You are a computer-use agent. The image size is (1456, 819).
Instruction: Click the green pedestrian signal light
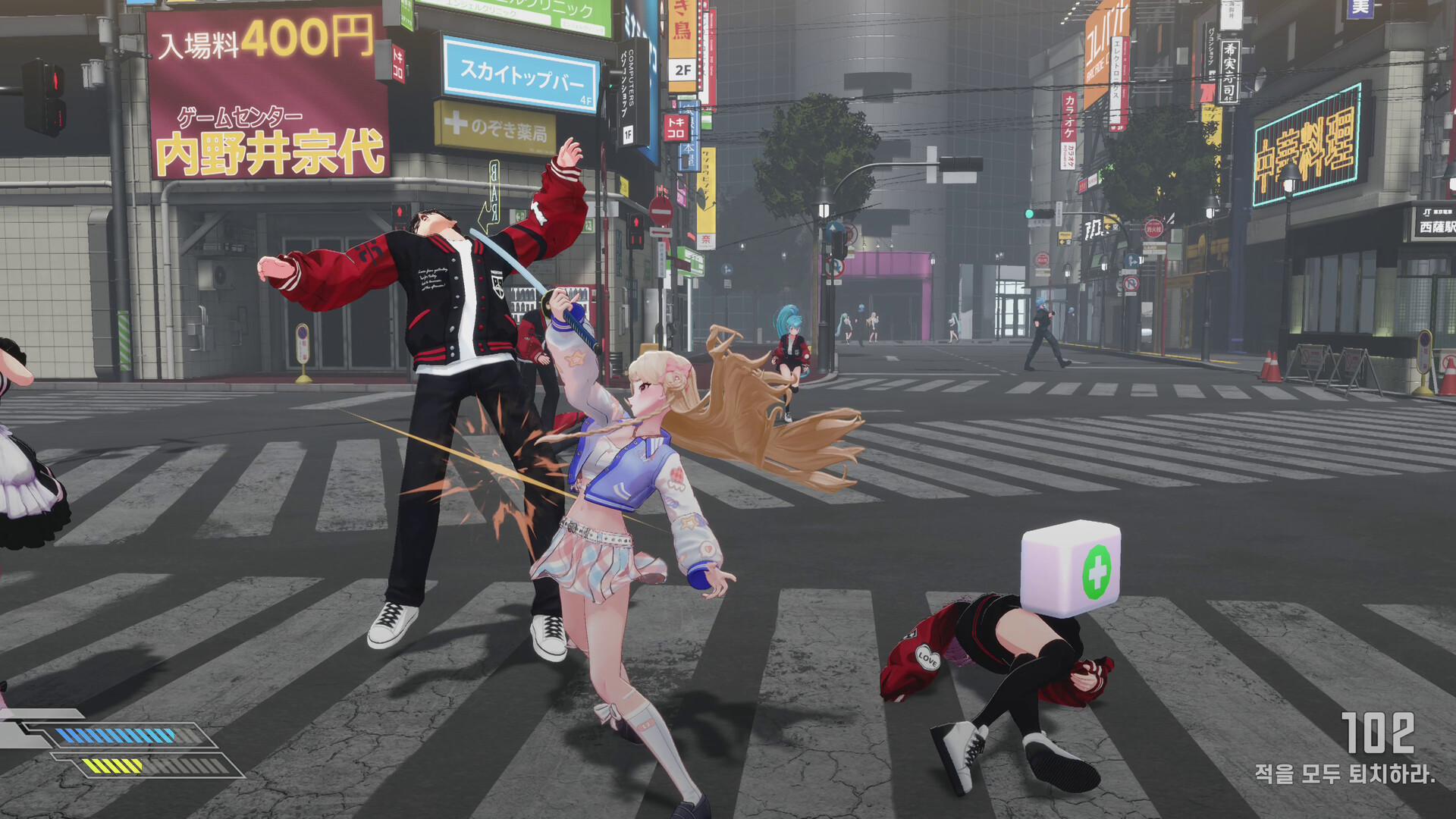tap(1028, 215)
